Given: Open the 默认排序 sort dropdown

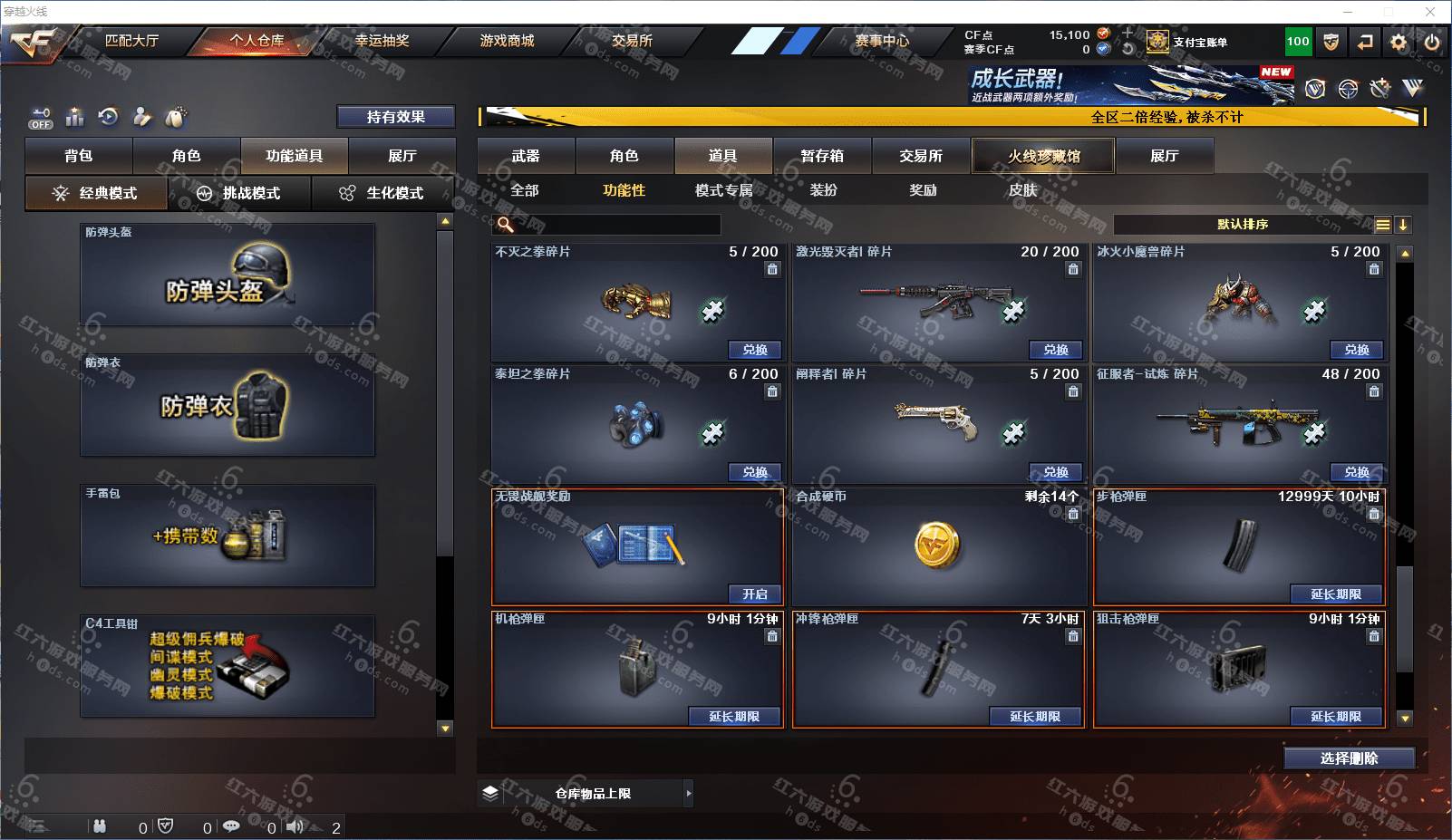Looking at the screenshot, I should 1243,225.
